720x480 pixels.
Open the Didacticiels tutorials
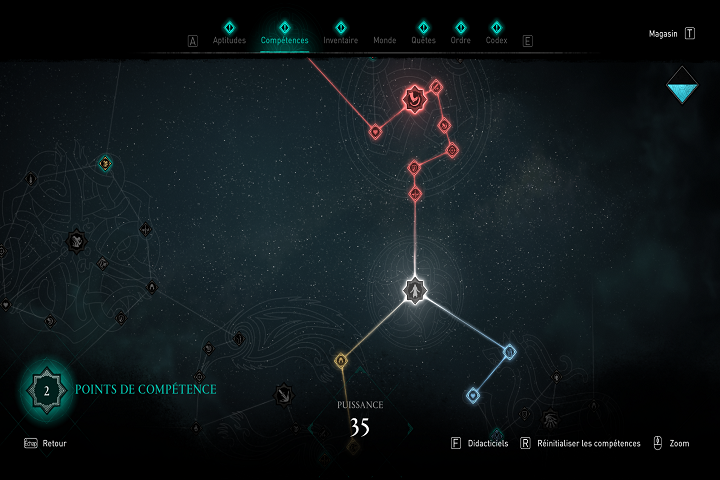coord(485,443)
